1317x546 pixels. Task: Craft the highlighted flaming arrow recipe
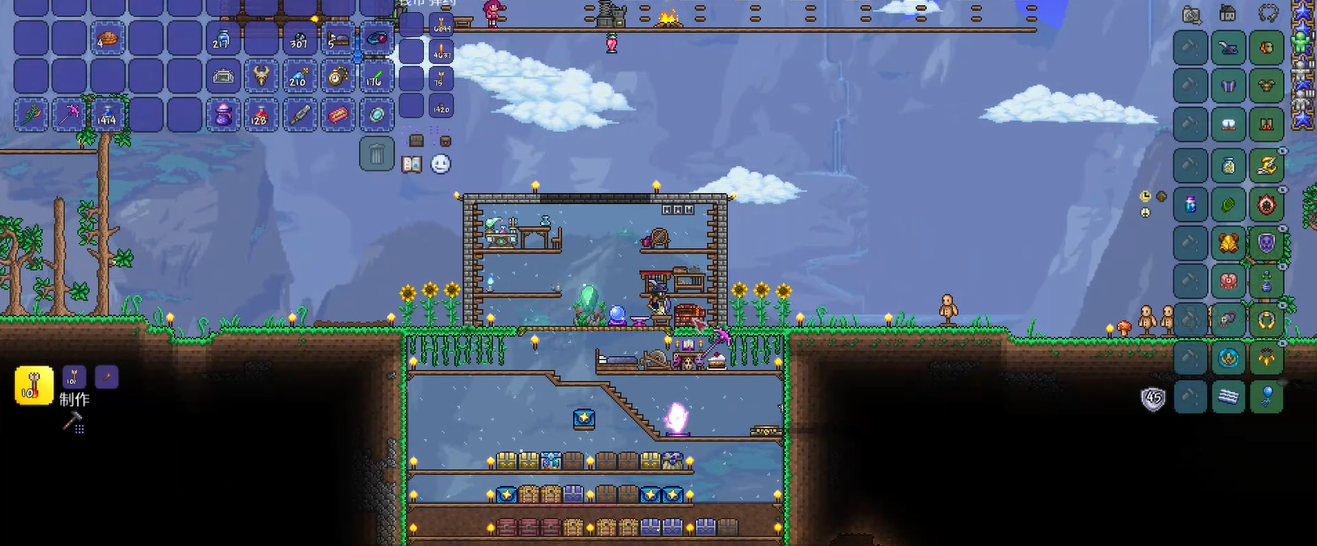[x=34, y=385]
